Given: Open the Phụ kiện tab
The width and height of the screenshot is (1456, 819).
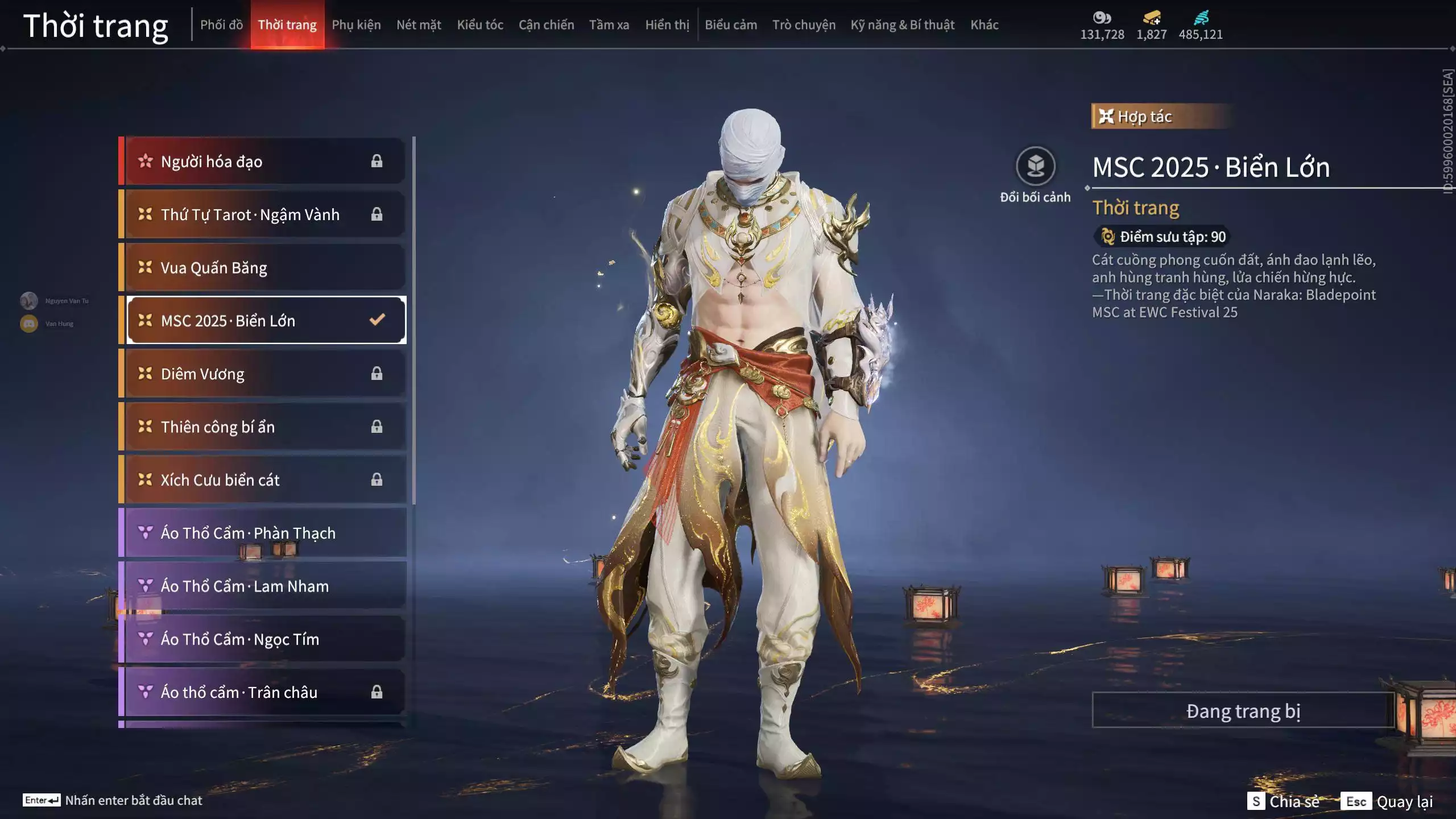Looking at the screenshot, I should coord(356,25).
